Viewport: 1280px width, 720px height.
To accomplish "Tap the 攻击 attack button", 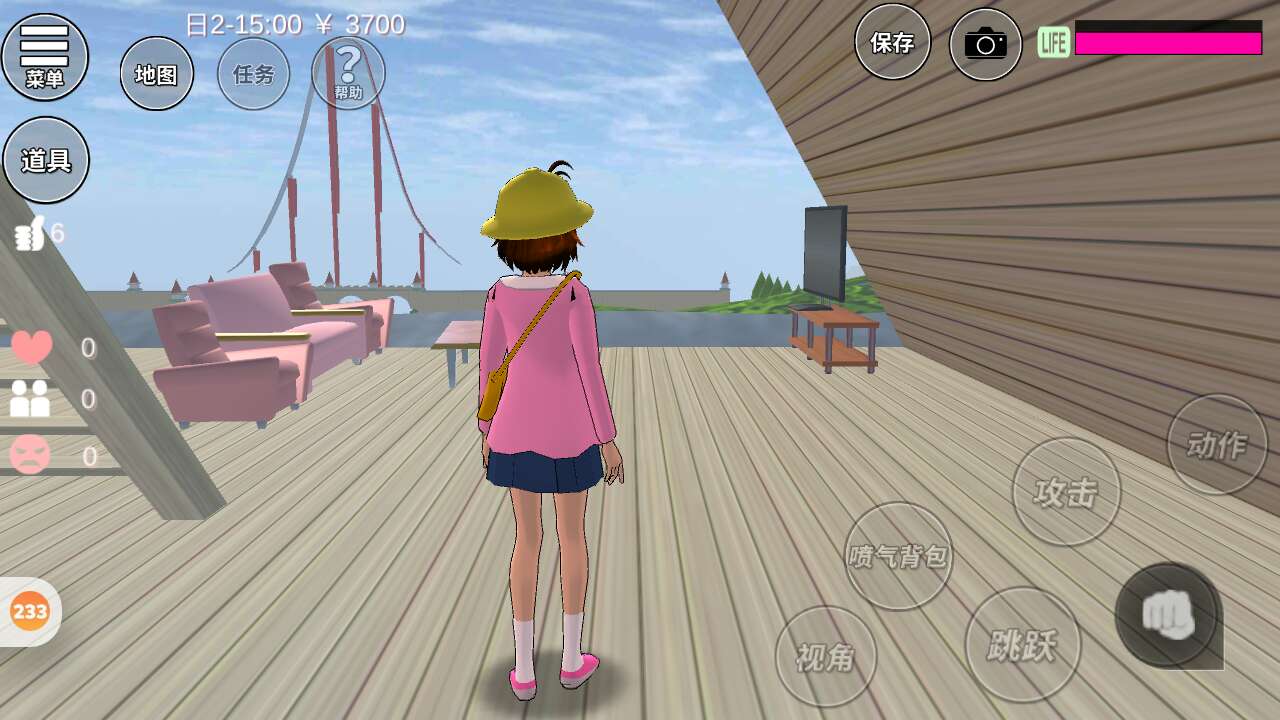I will (1066, 492).
